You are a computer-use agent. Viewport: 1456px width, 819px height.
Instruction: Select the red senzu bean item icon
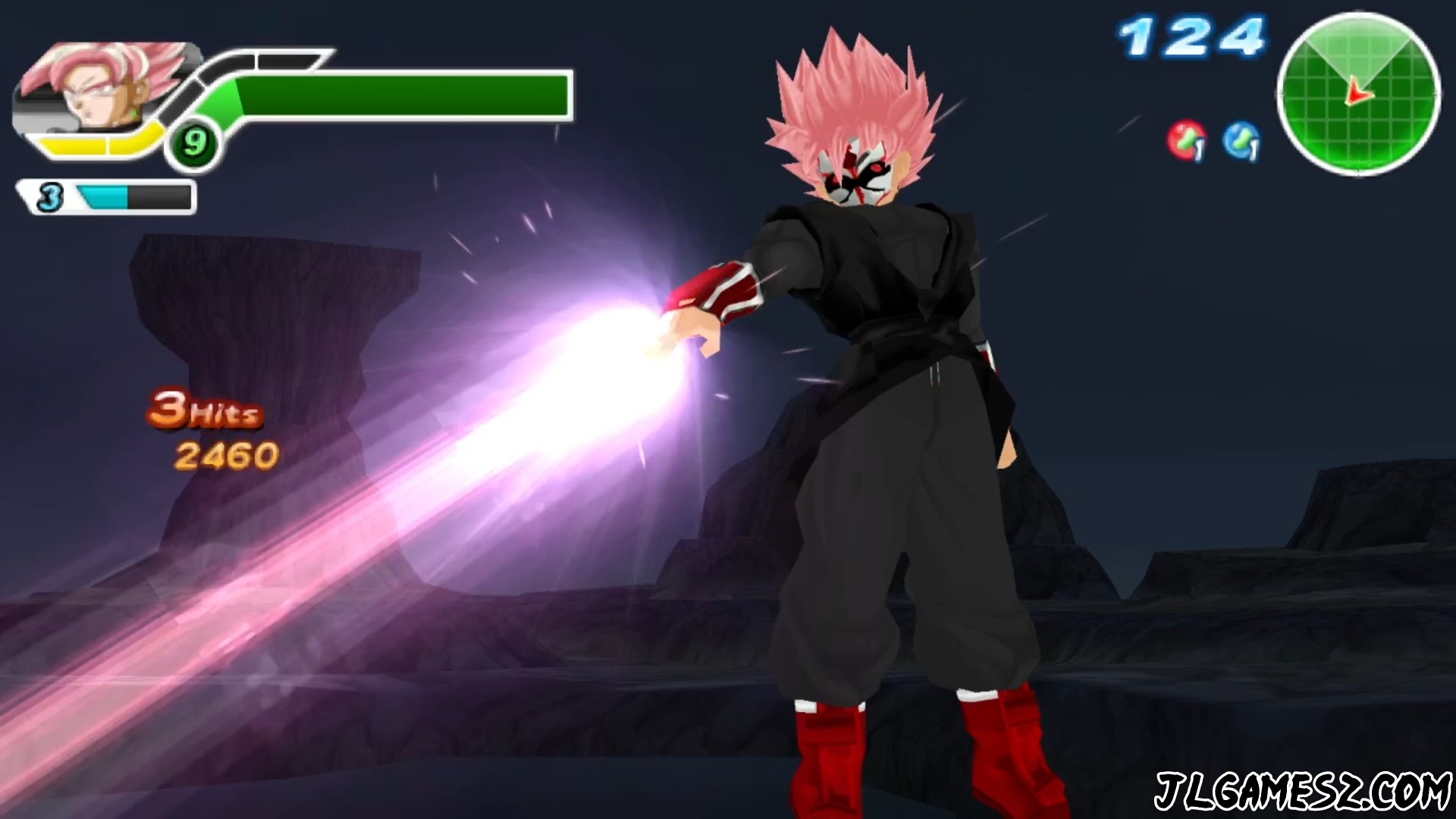click(1185, 140)
